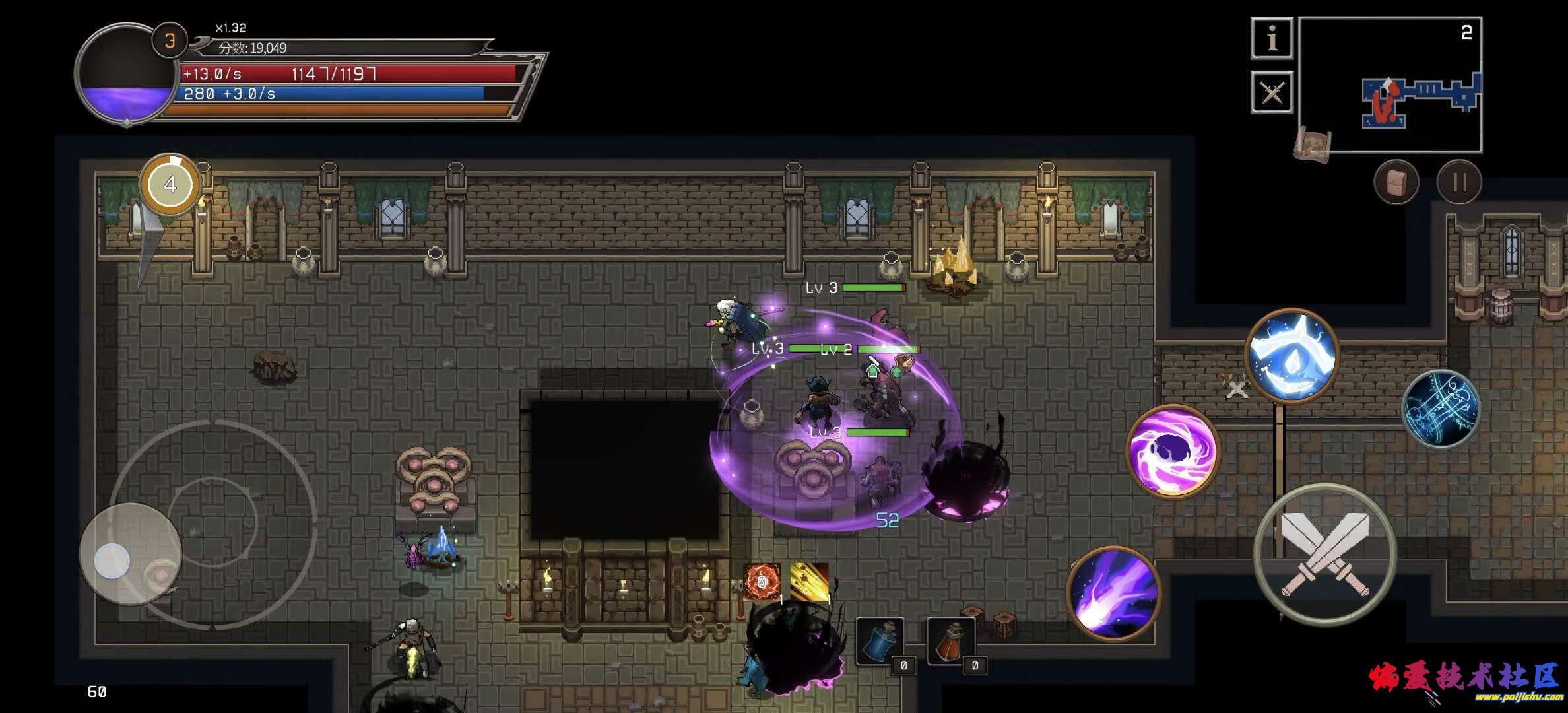Use the blue mana potion slot
1568x713 pixels.
880,642
